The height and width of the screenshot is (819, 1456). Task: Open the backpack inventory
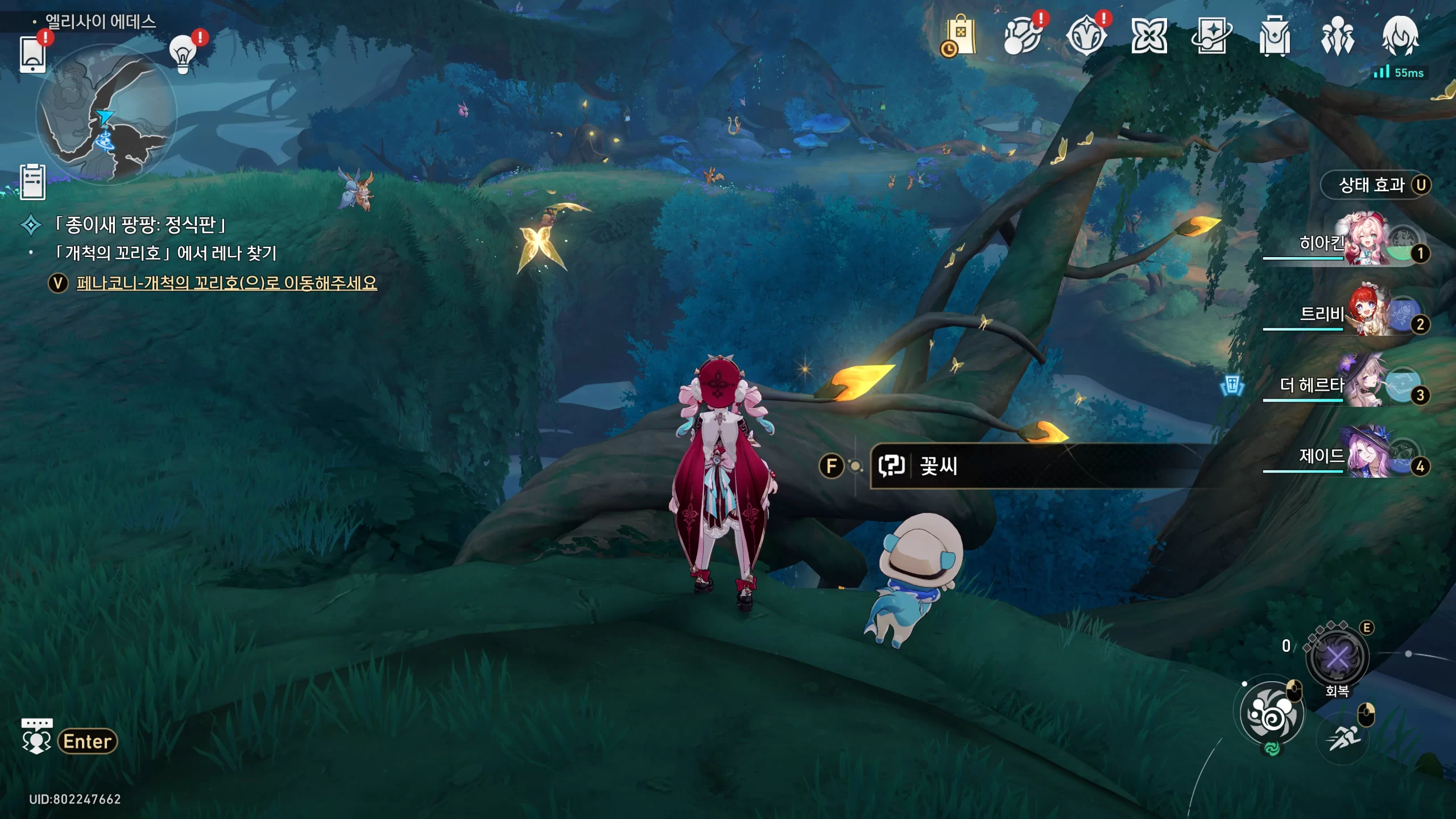(1275, 36)
